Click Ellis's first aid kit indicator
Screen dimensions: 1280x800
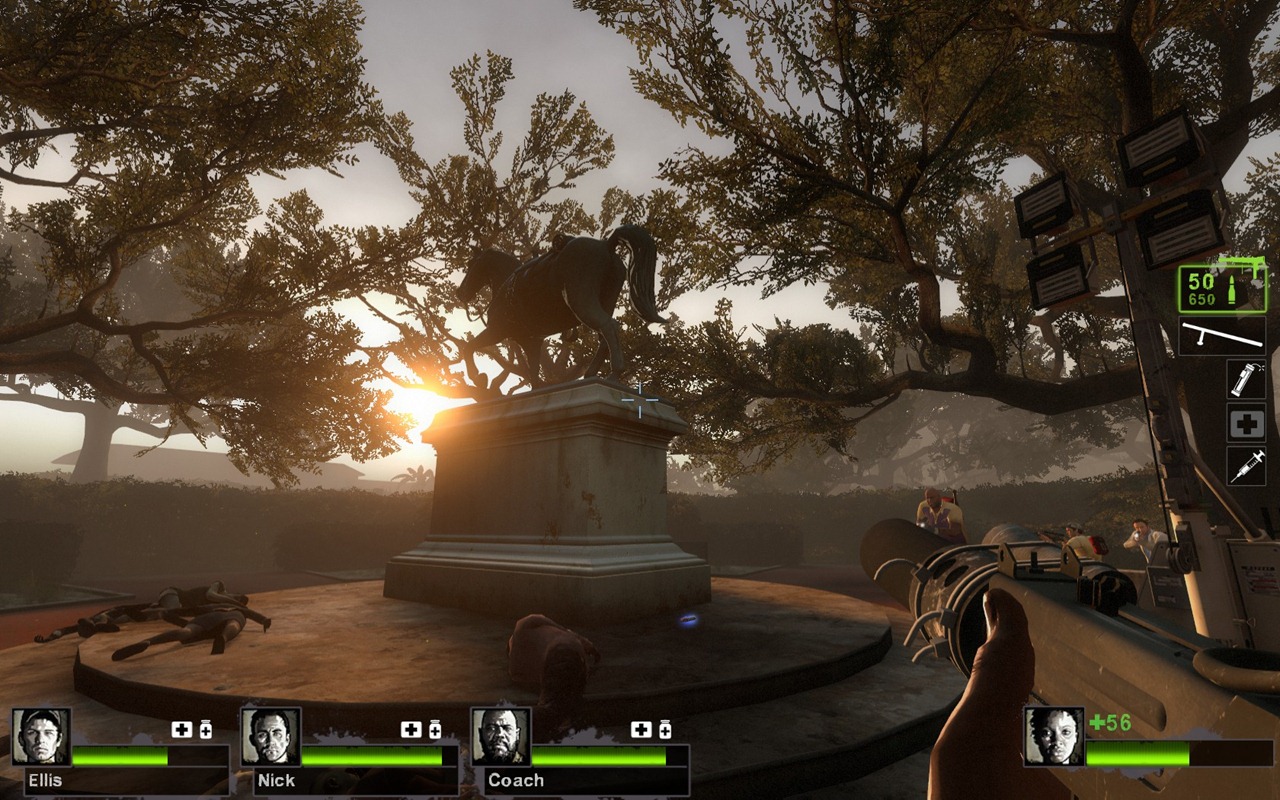[x=181, y=730]
